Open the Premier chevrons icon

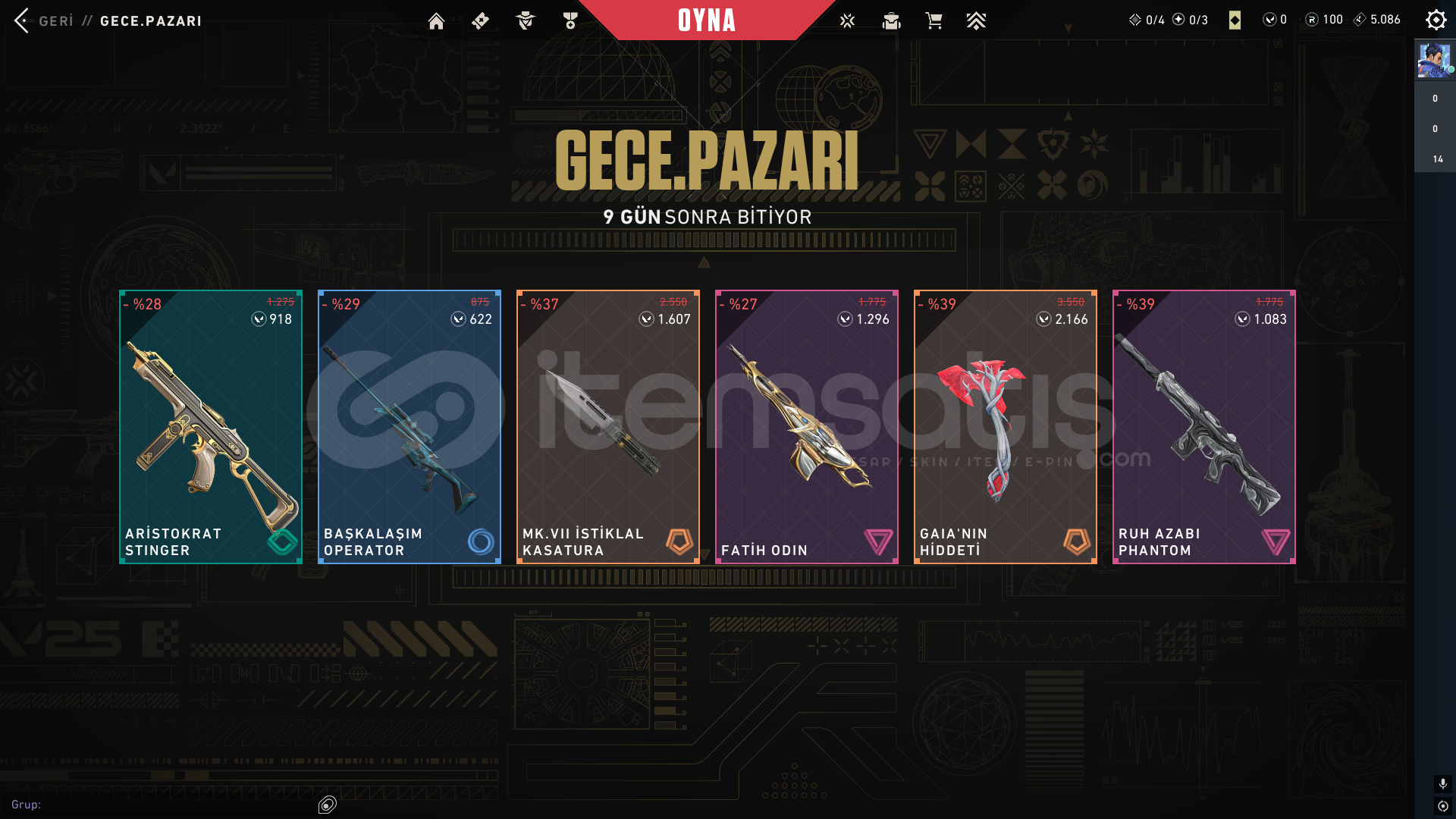976,21
